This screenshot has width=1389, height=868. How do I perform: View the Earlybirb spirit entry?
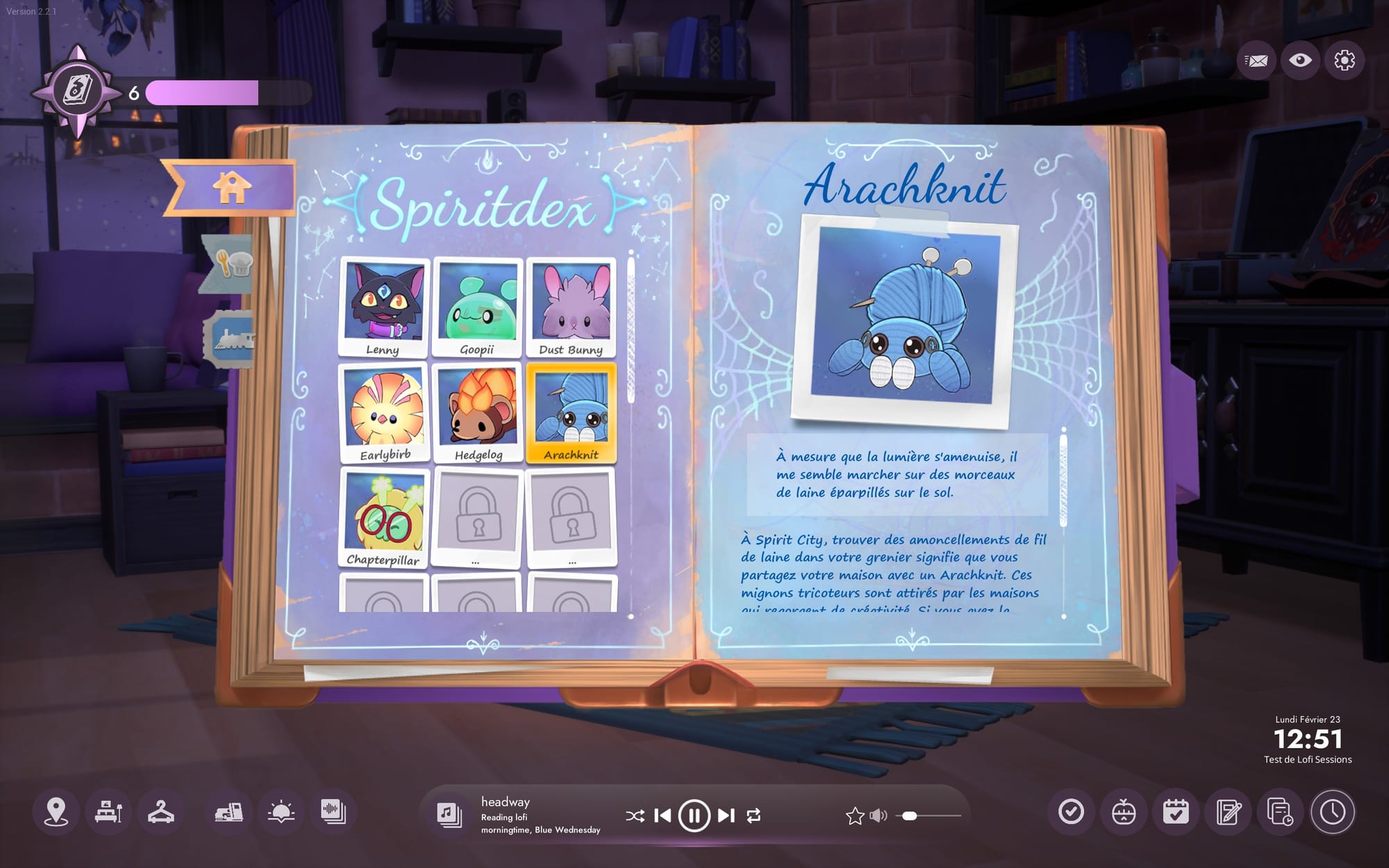pos(384,413)
